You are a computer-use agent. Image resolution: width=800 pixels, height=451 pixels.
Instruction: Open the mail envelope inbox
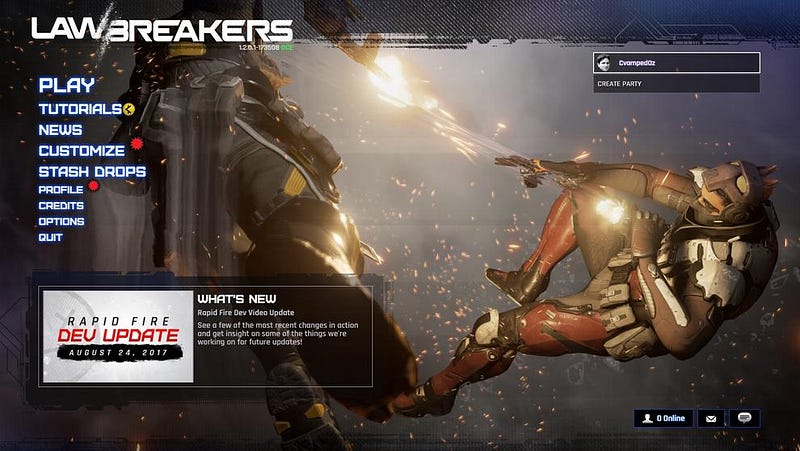tap(712, 418)
